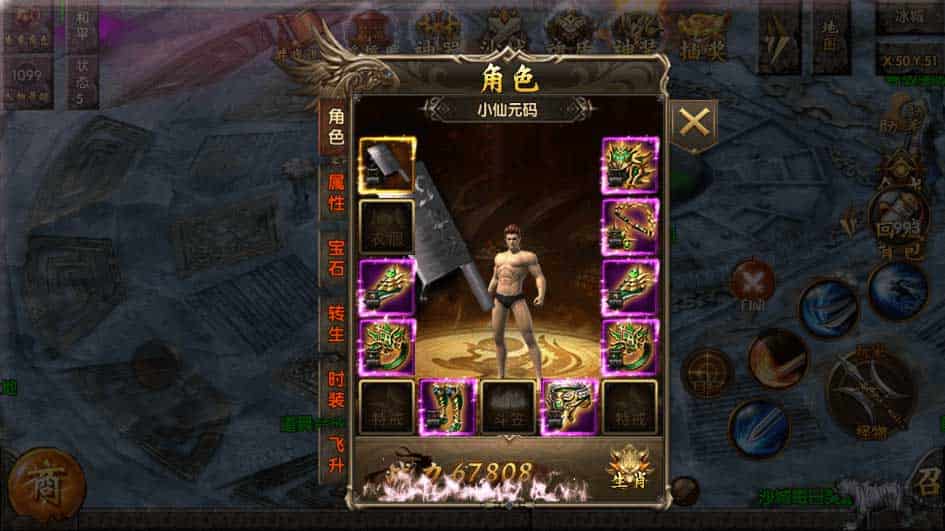Viewport: 945px width, 531px height.
Task: Select the green boots equipment slot
Action: coord(447,406)
